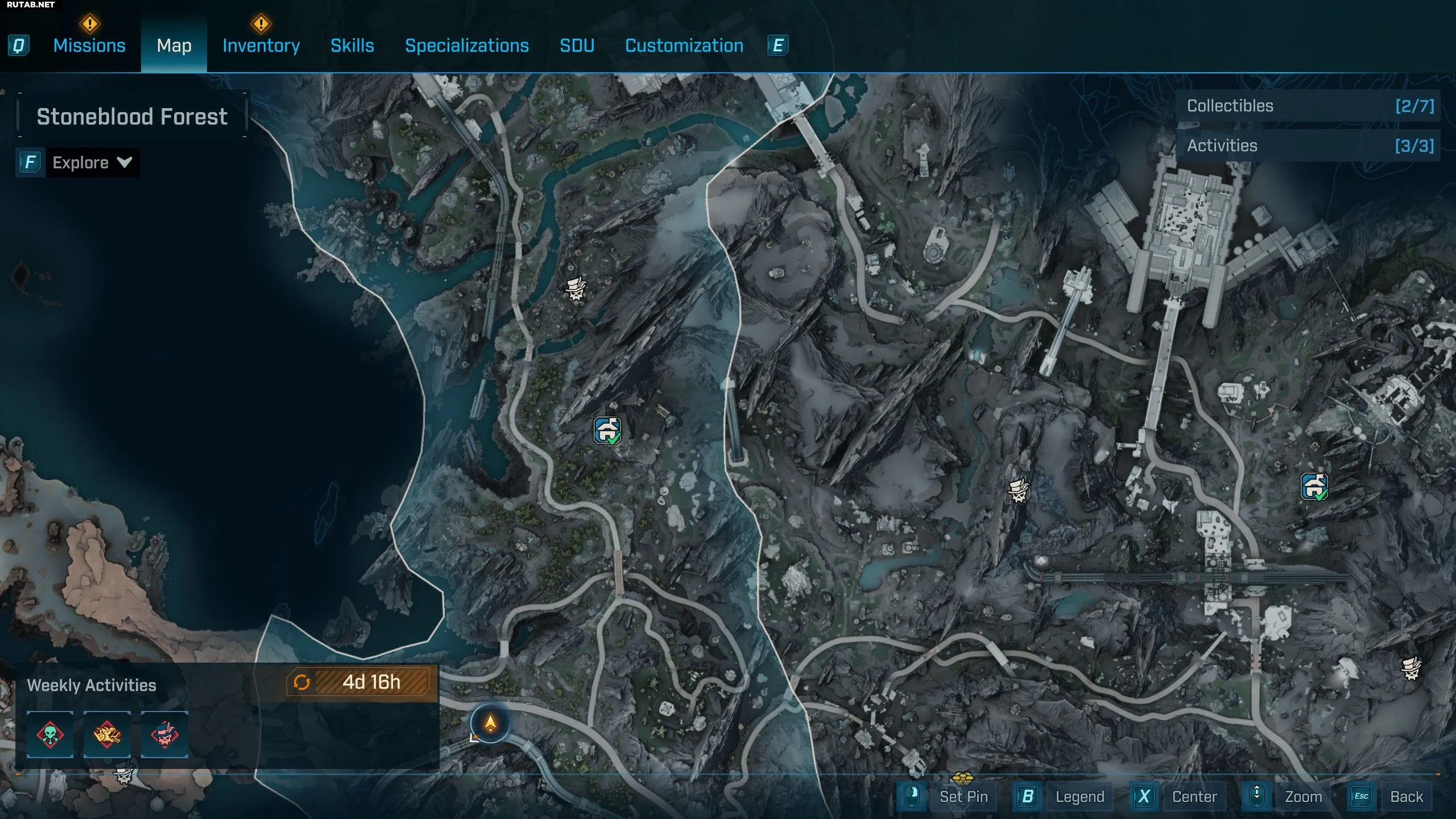Open the Inventory tab
The width and height of the screenshot is (1456, 819).
pos(261,45)
